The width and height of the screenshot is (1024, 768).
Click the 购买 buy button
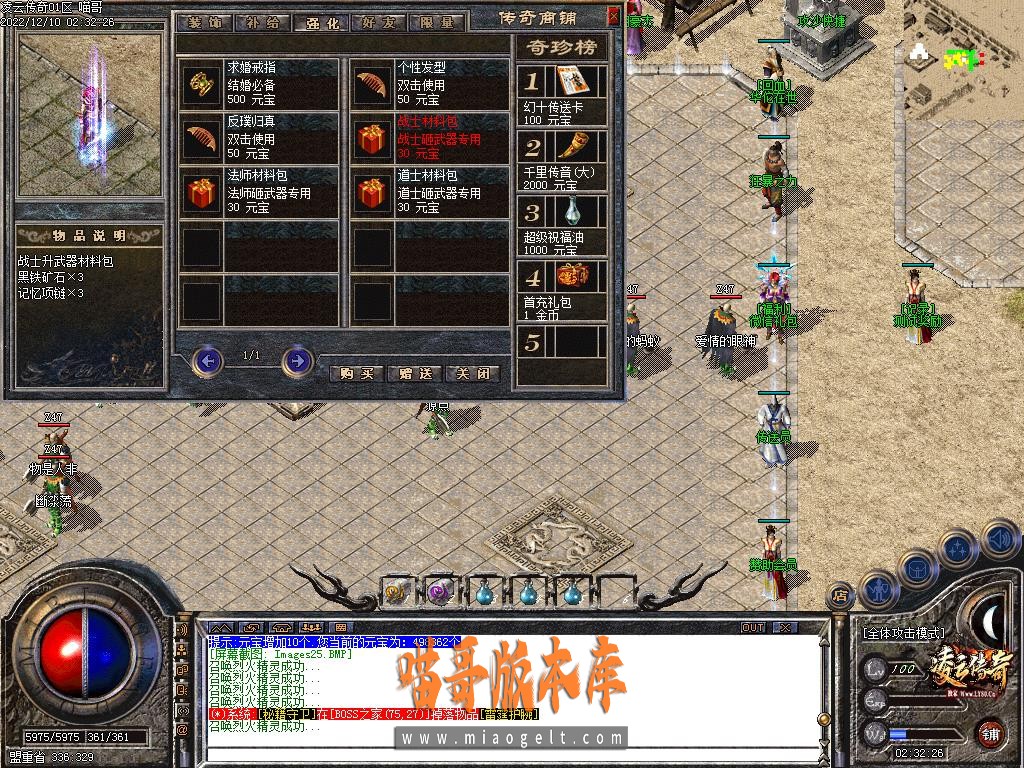(x=356, y=373)
